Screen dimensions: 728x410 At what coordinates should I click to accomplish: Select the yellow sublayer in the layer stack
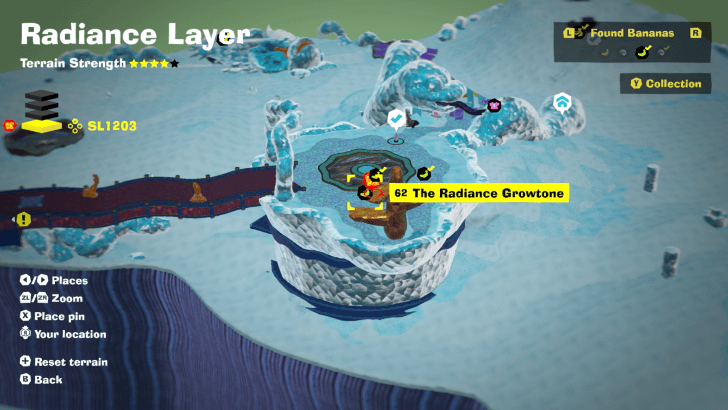pos(42,126)
